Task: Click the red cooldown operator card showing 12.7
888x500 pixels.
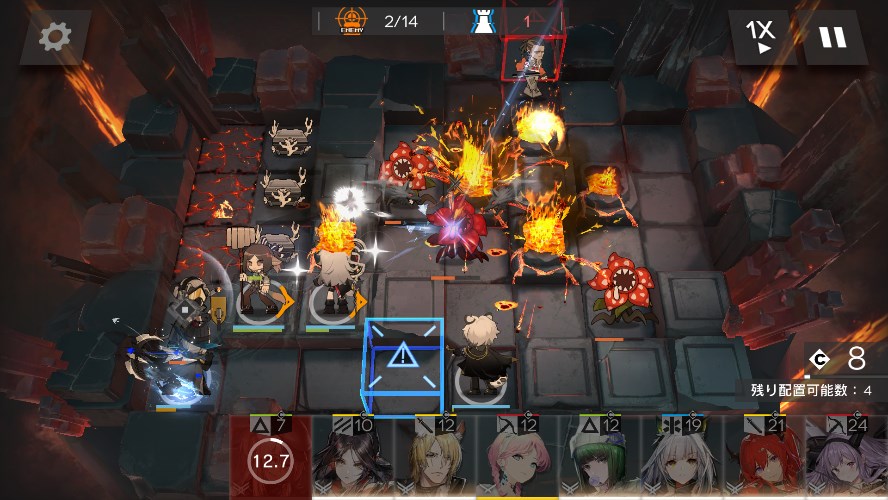Action: coord(271,460)
